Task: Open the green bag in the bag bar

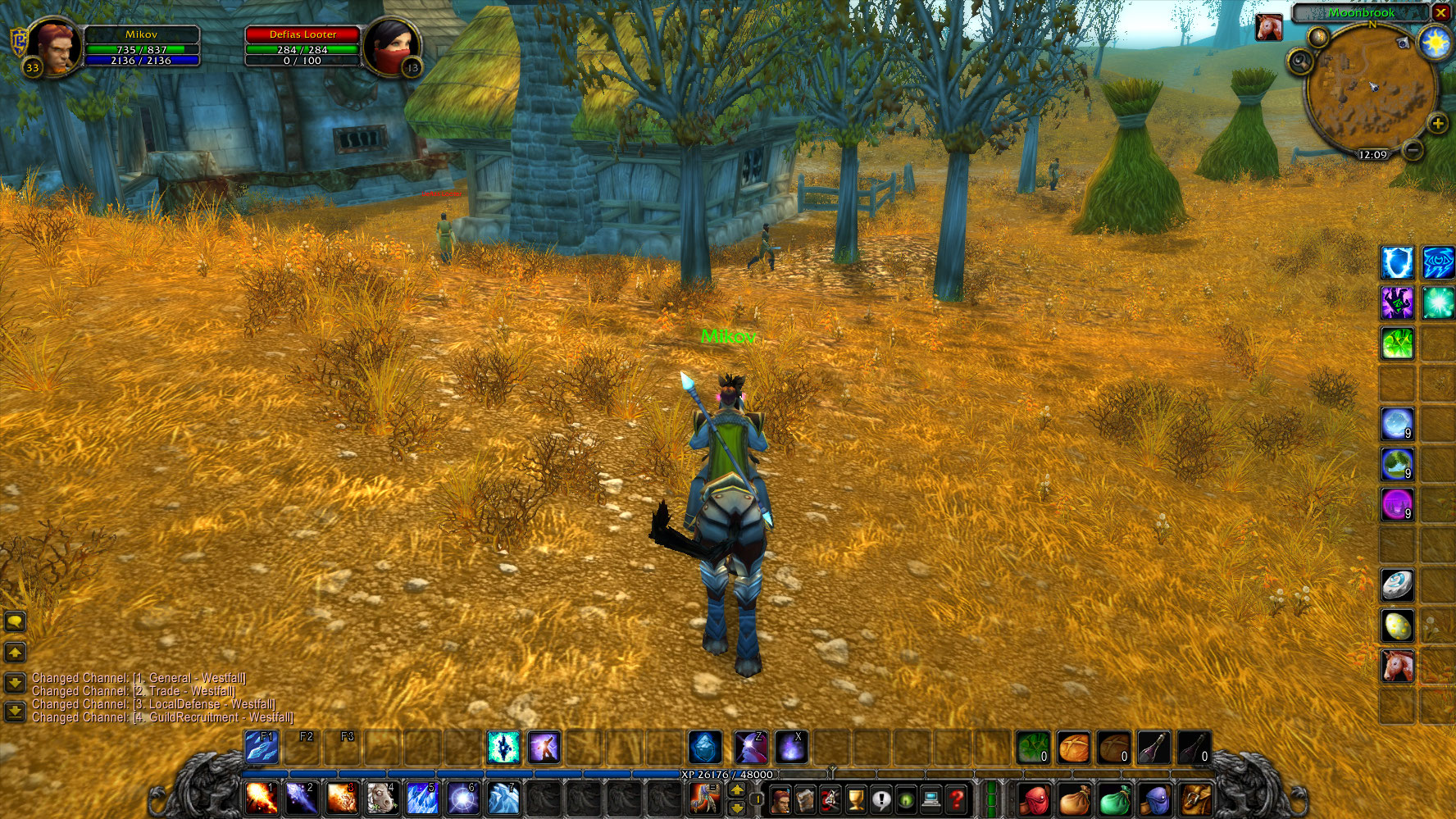Action: (x=1116, y=799)
